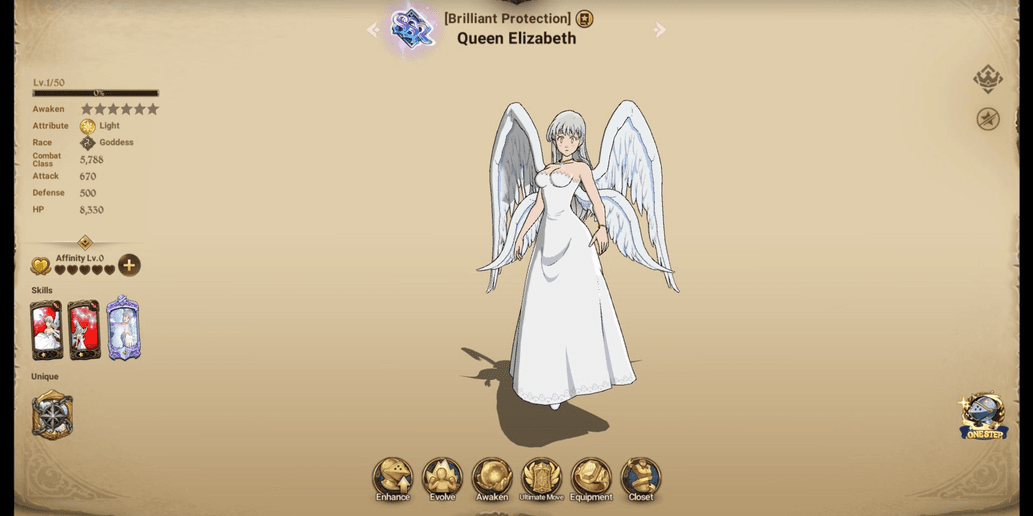Go to the next hero with right arrow
The image size is (1033, 516).
(660, 30)
